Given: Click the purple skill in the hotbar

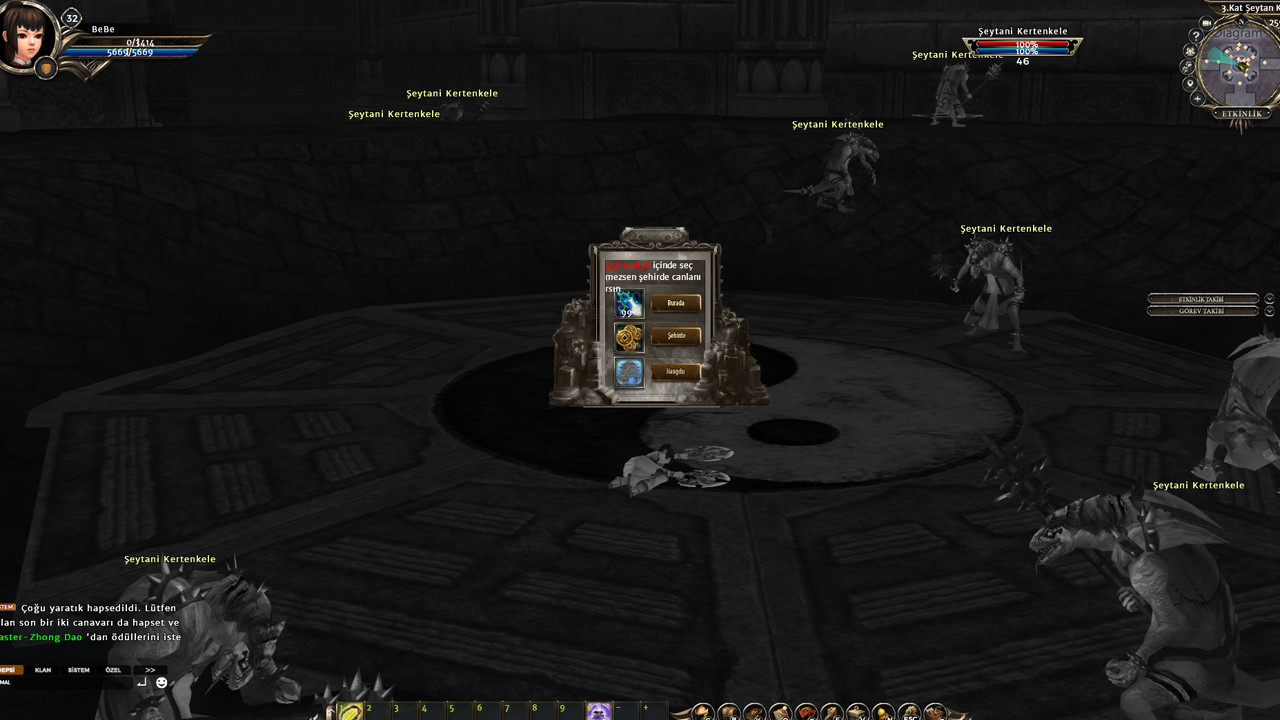Looking at the screenshot, I should pyautogui.click(x=598, y=710).
